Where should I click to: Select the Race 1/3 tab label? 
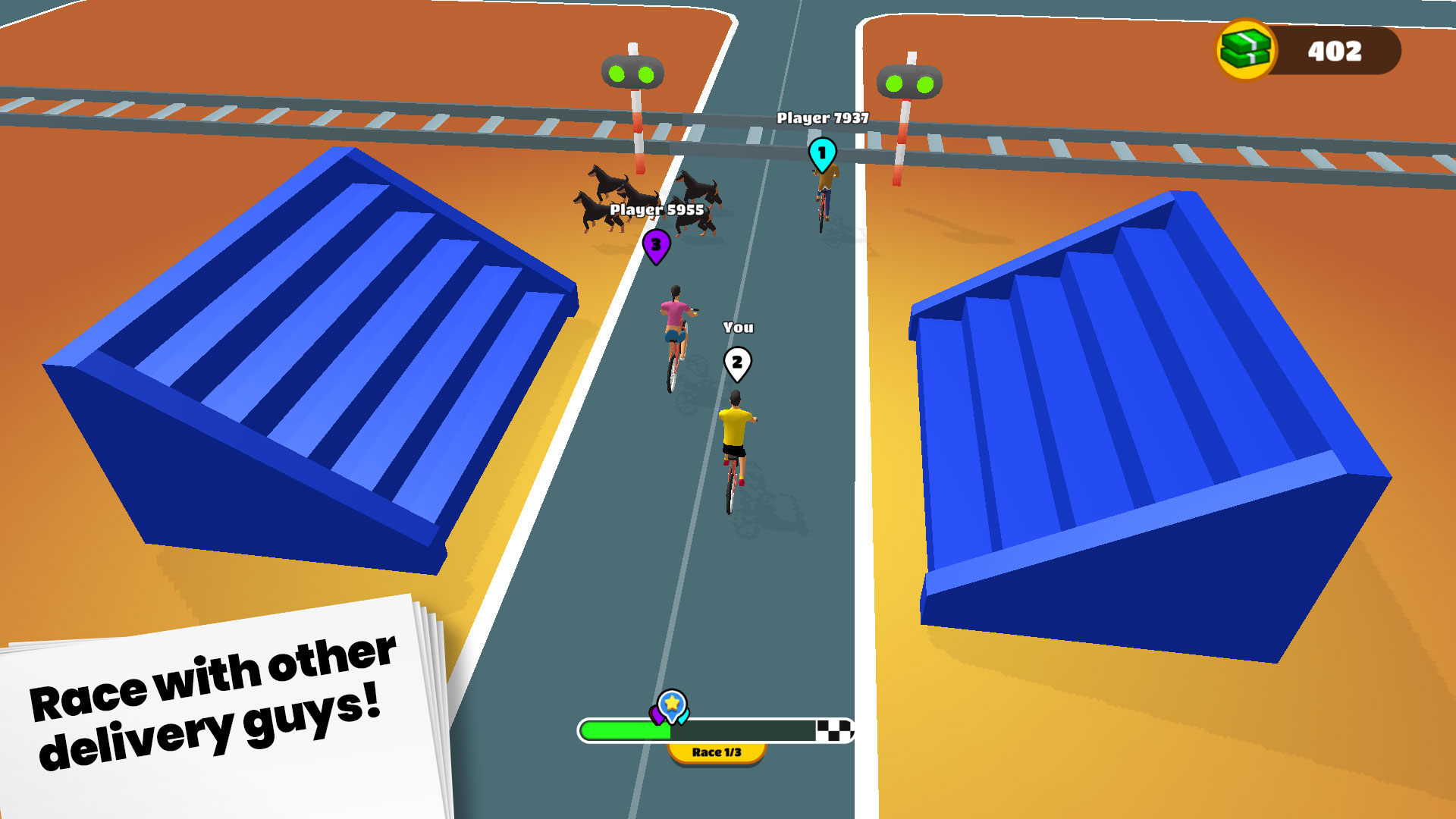point(717,754)
